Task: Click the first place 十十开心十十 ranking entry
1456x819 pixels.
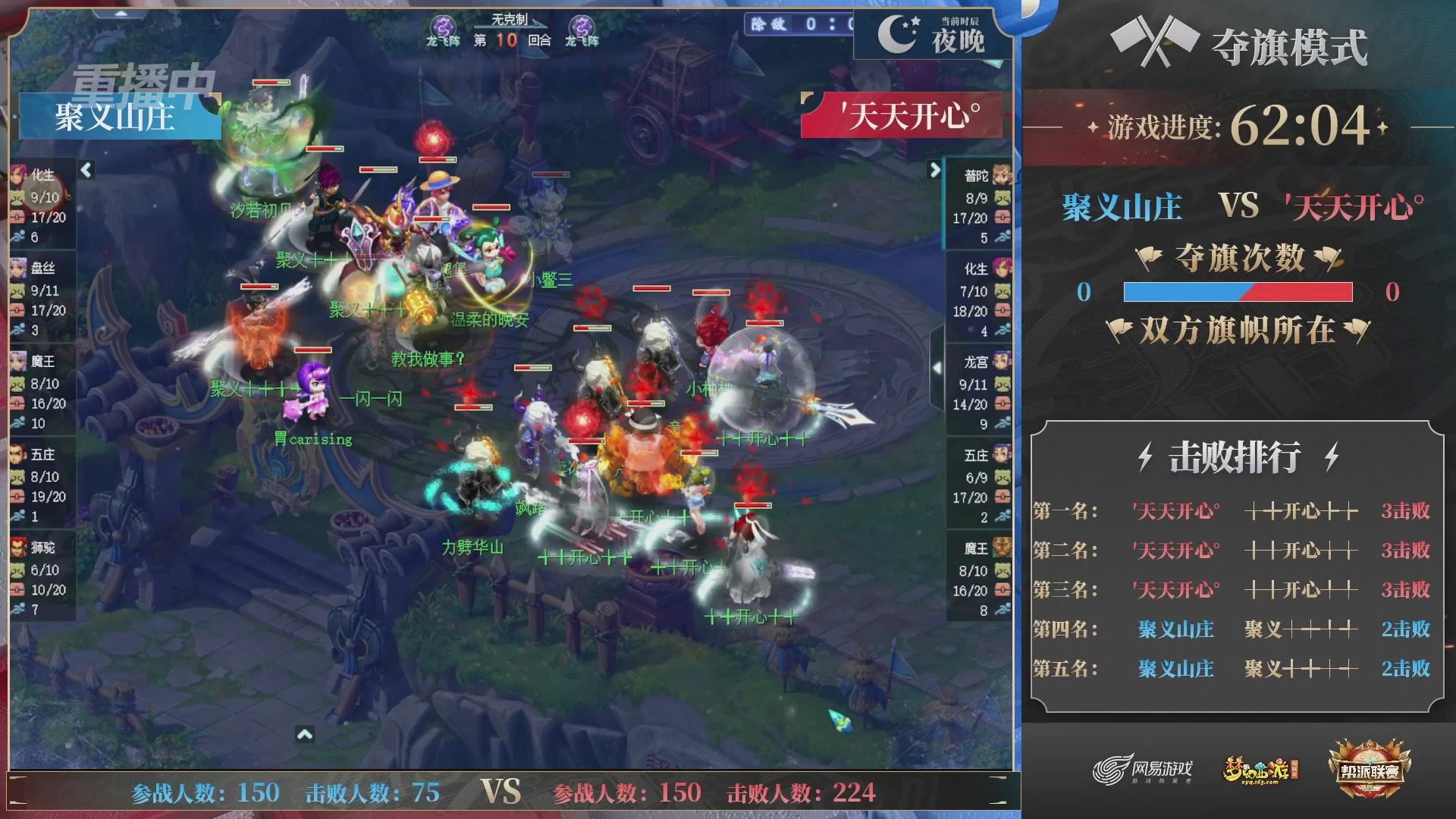Action: pos(1300,511)
